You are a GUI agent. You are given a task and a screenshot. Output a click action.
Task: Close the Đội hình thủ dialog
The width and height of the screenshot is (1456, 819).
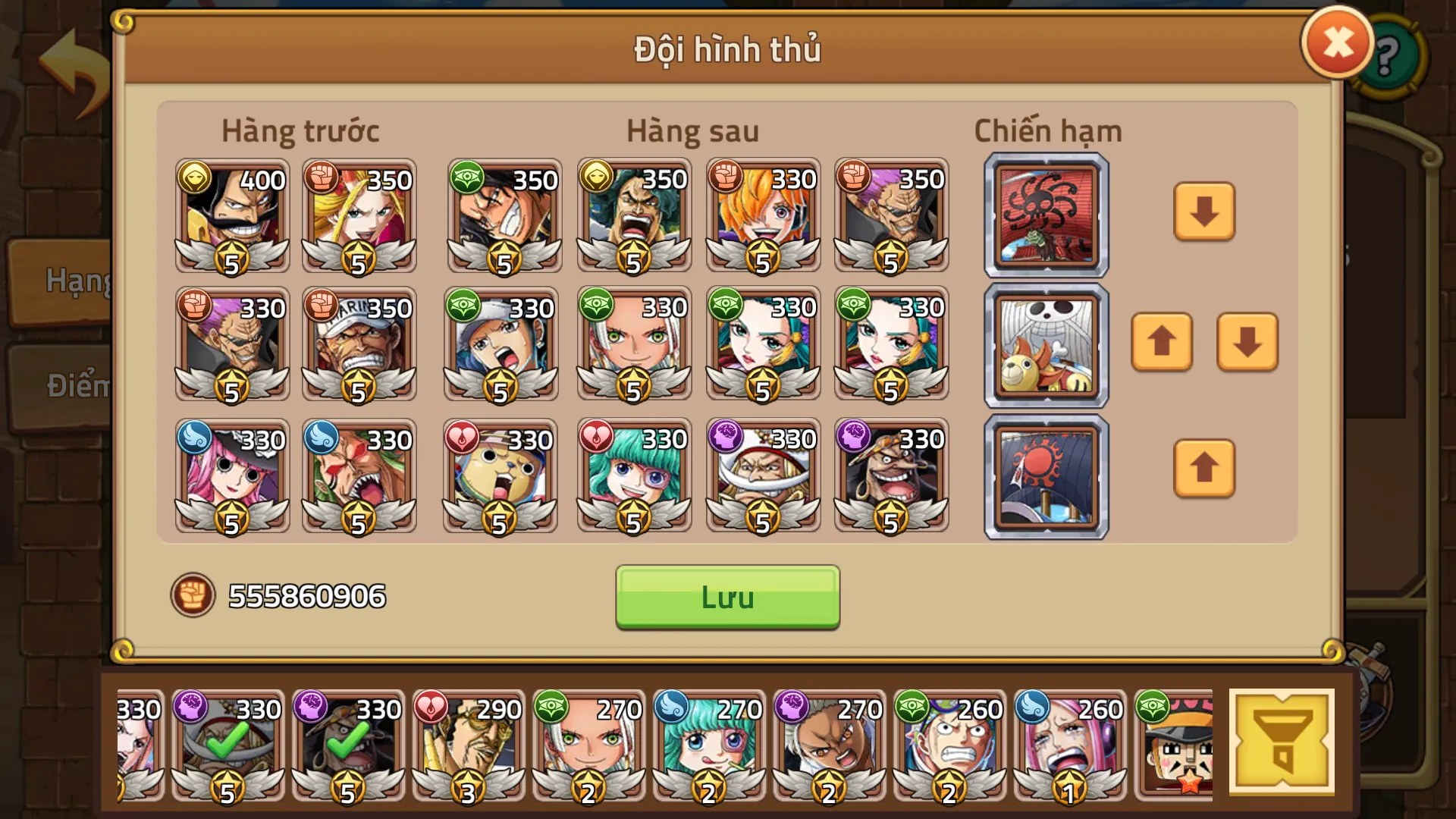[x=1337, y=44]
